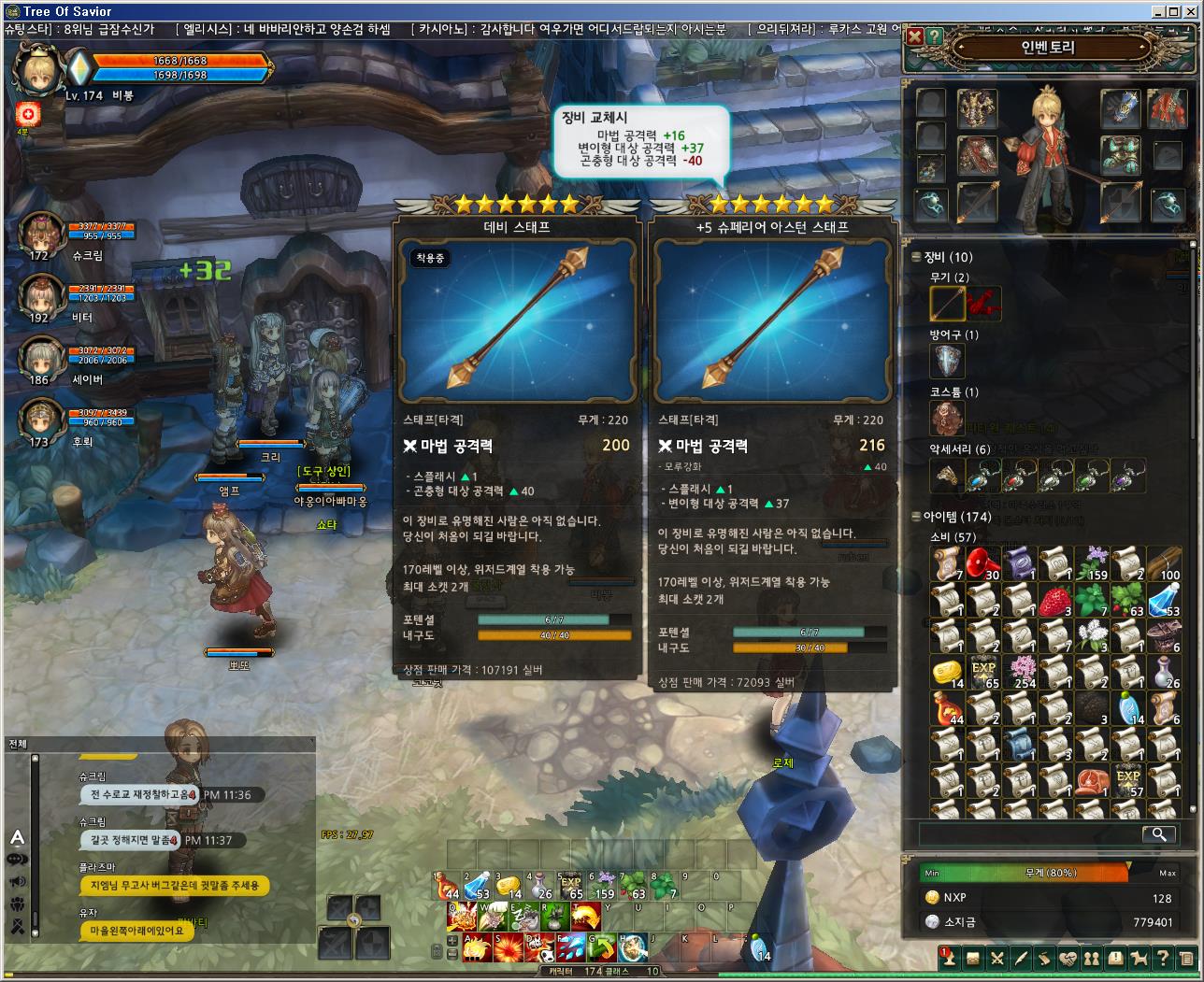Click the equipped red robe slot
This screenshot has height=982, width=1204.
click(x=1167, y=109)
